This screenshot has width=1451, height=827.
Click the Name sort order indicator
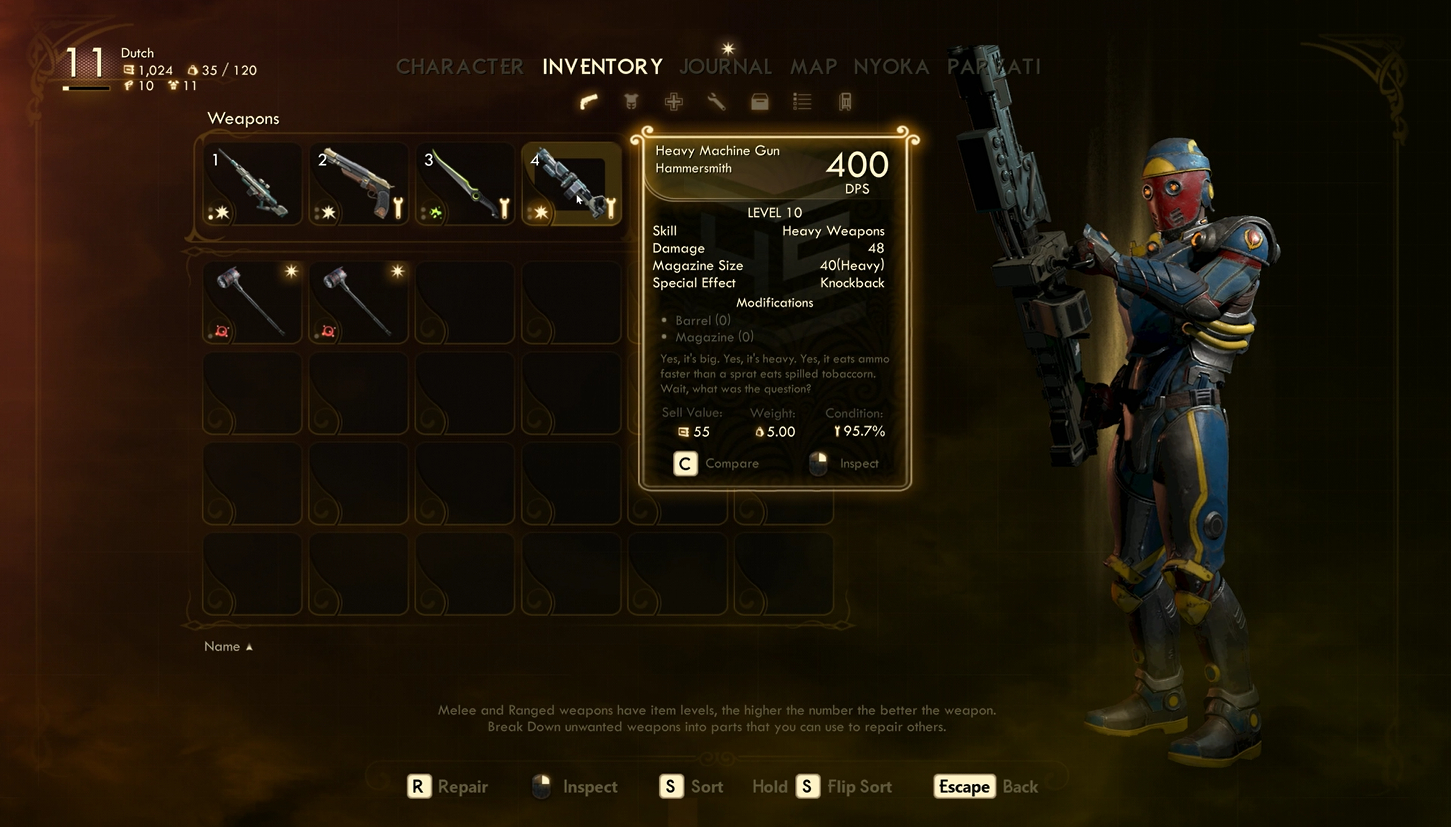pyautogui.click(x=228, y=647)
